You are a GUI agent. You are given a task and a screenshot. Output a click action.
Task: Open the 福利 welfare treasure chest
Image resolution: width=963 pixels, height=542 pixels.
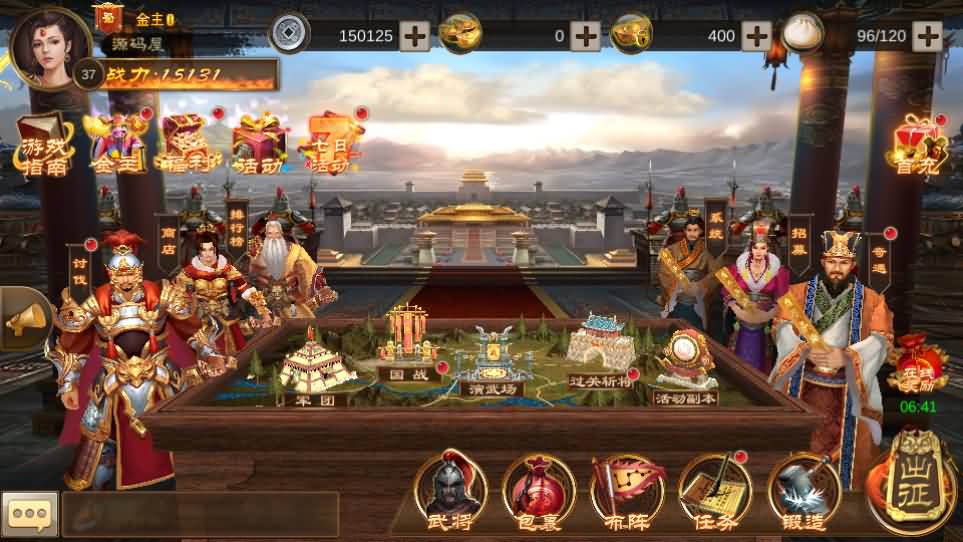(186, 146)
